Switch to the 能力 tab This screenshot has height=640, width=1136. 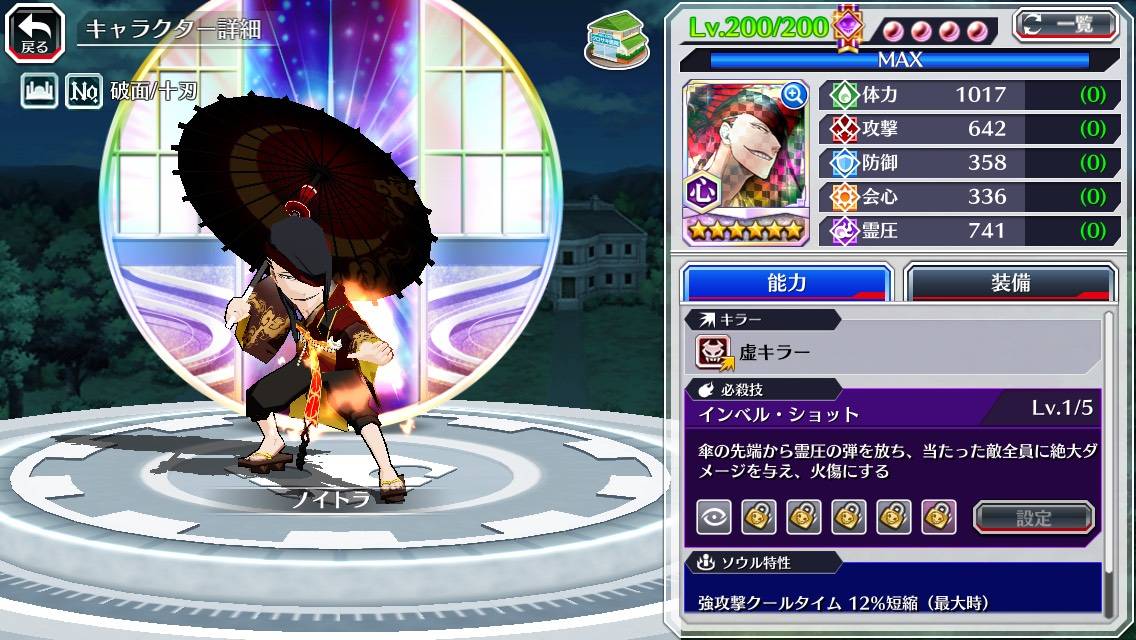point(786,283)
